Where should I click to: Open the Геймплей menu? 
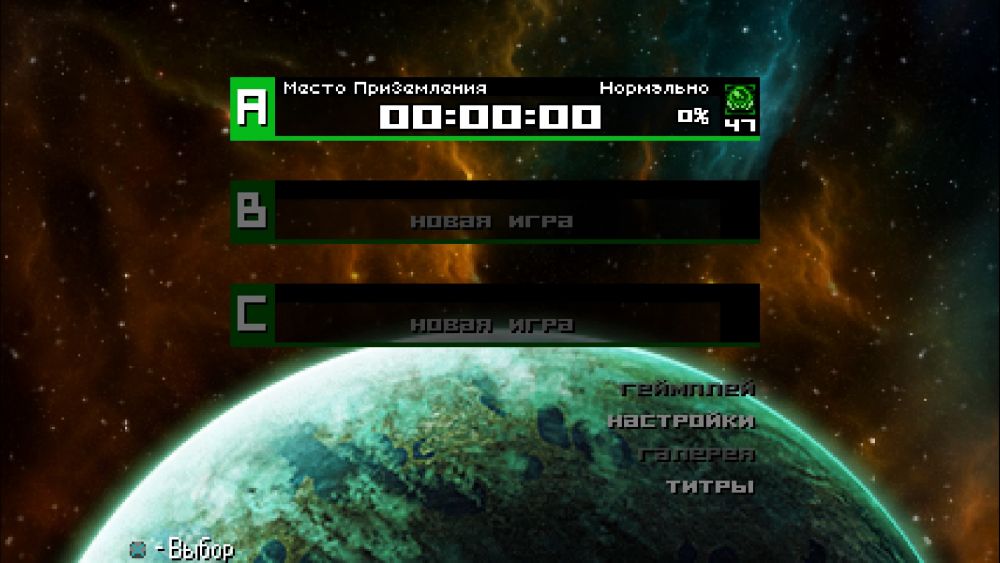[x=688, y=389]
